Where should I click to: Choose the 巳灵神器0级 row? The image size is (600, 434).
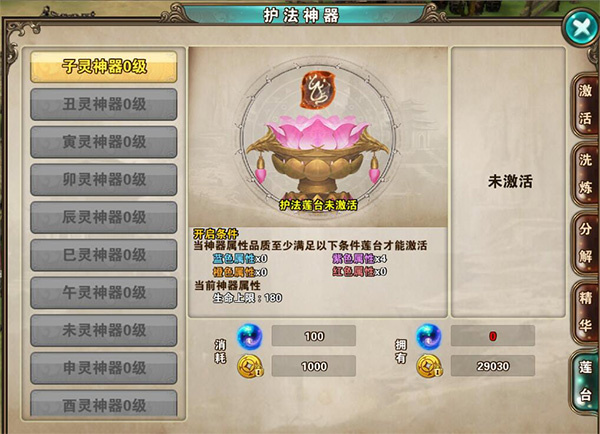coord(104,255)
